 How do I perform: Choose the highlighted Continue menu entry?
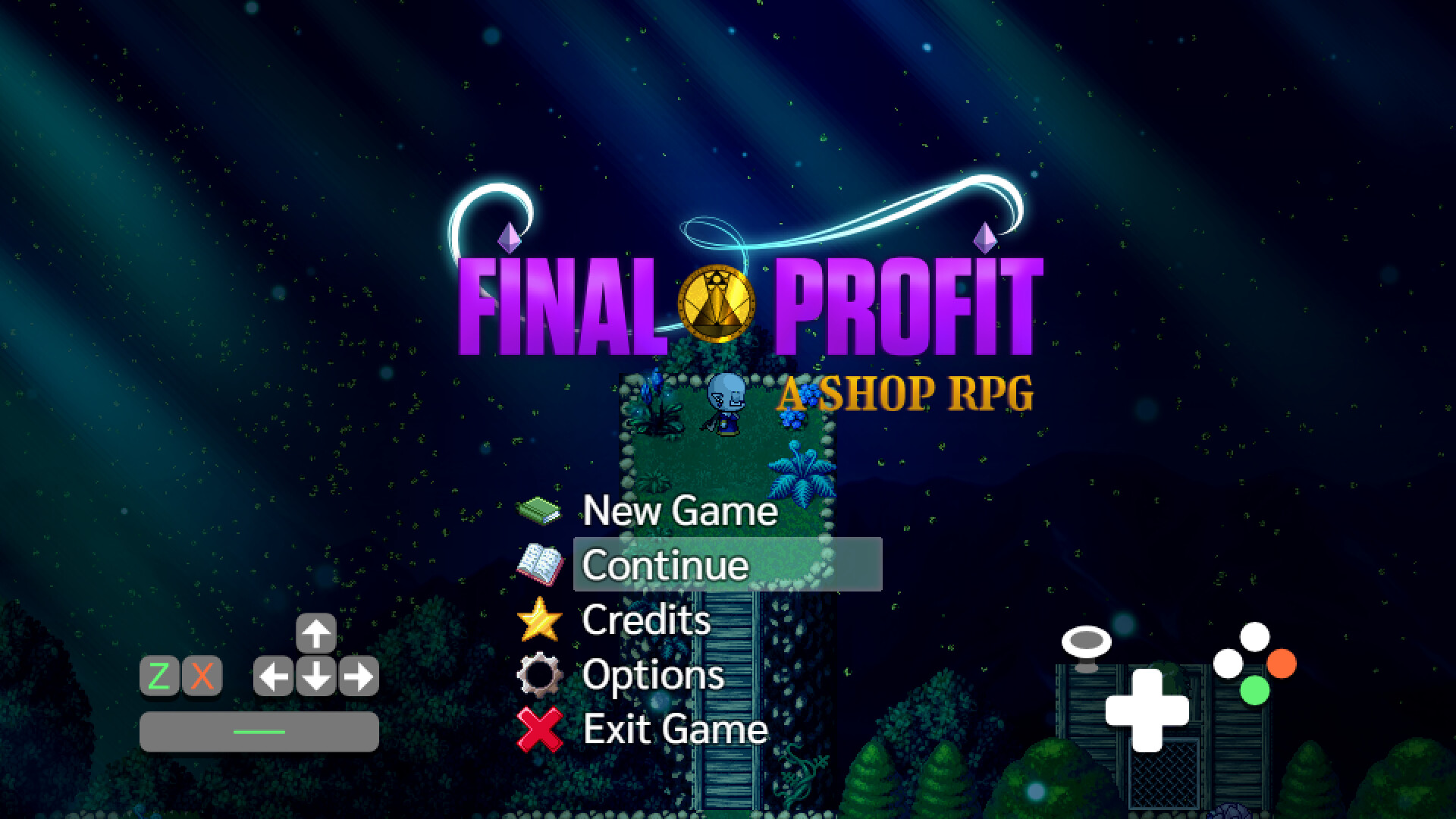665,566
